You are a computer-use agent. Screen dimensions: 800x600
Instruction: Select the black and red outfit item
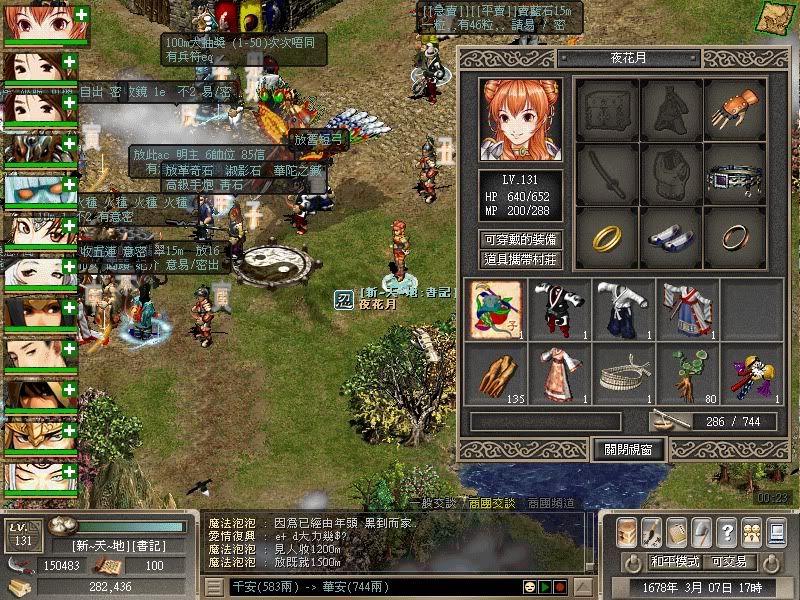pos(559,309)
